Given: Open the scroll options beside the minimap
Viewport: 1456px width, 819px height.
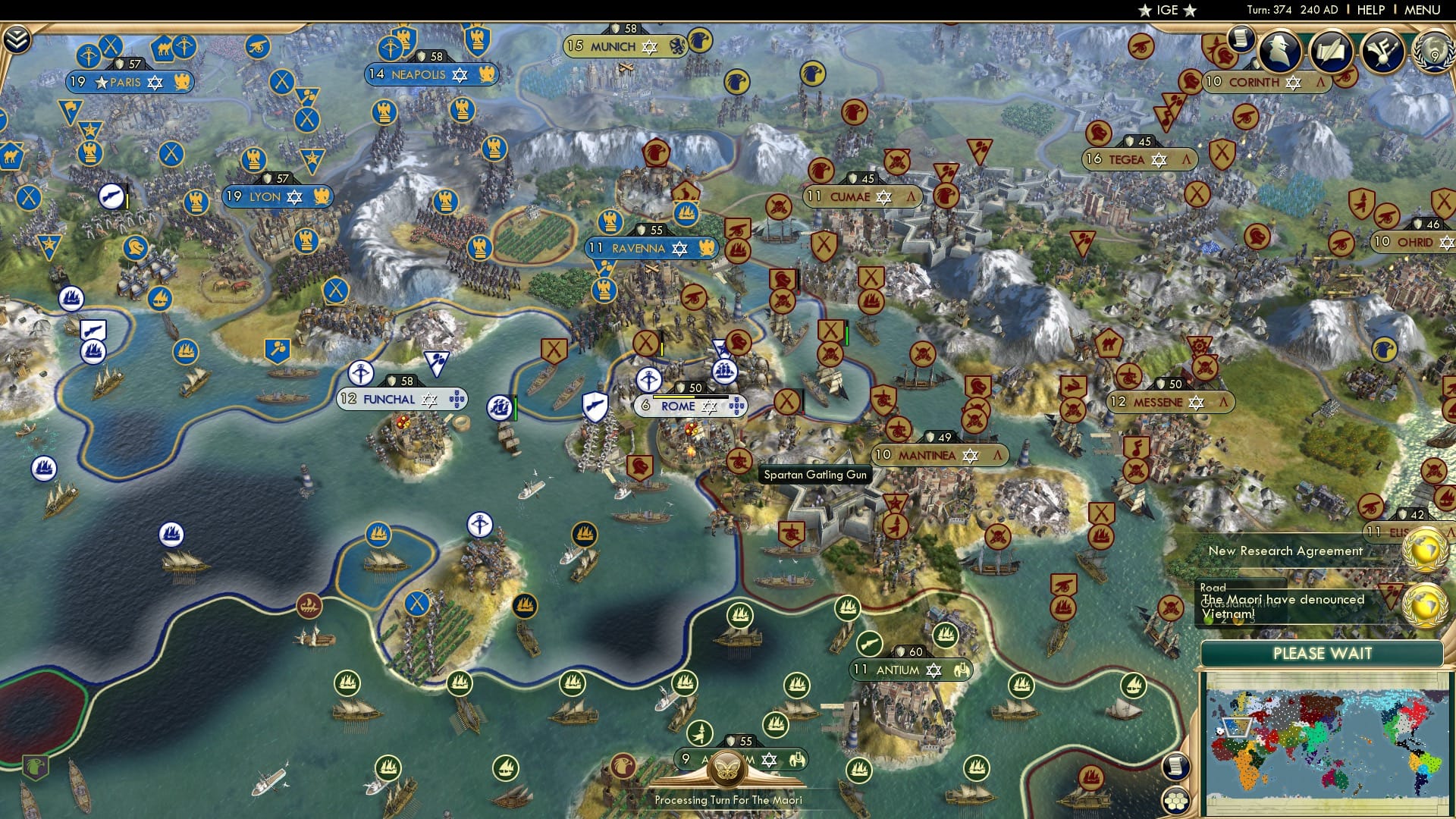Looking at the screenshot, I should [x=1175, y=767].
